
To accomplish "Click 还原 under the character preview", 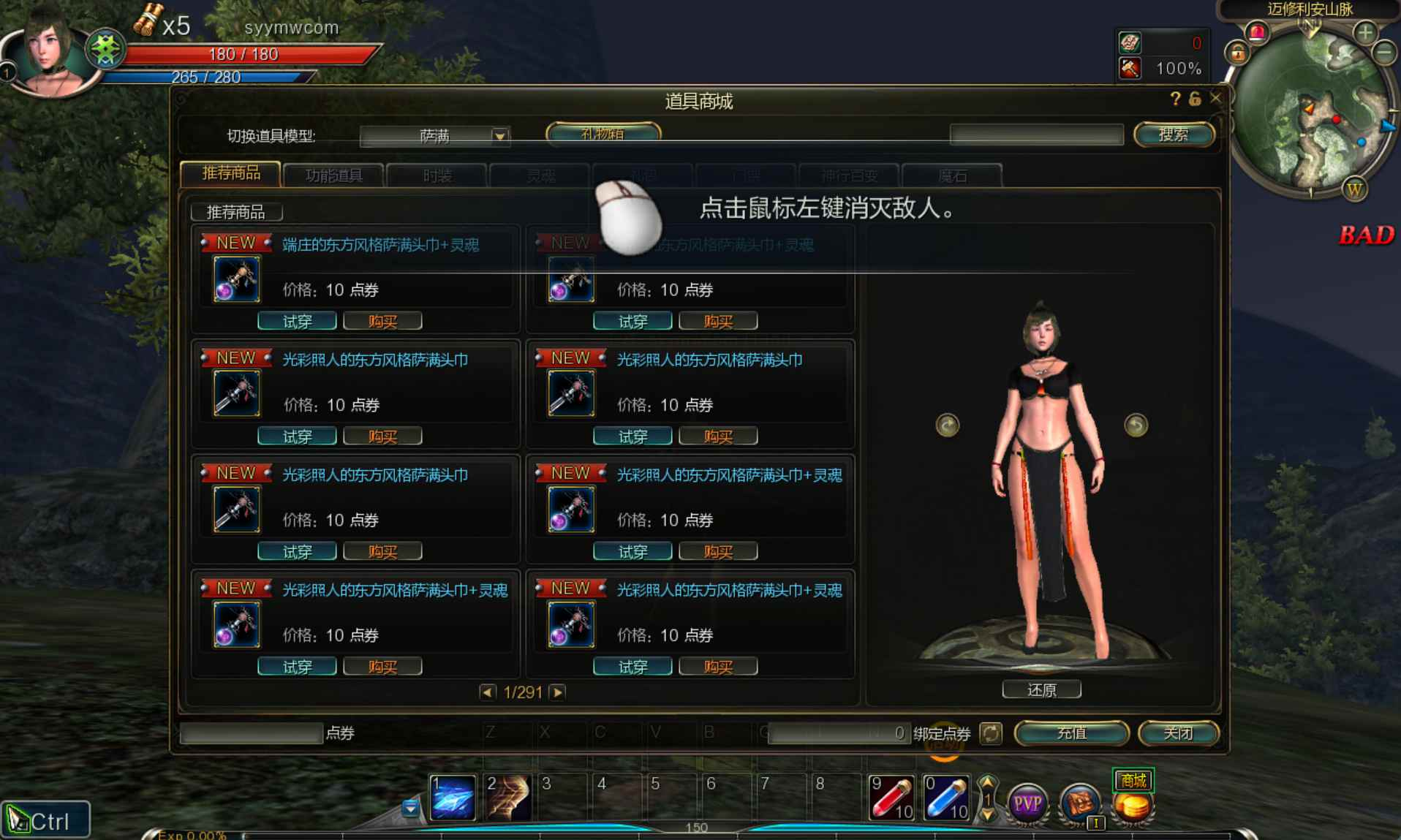I will click(1042, 689).
